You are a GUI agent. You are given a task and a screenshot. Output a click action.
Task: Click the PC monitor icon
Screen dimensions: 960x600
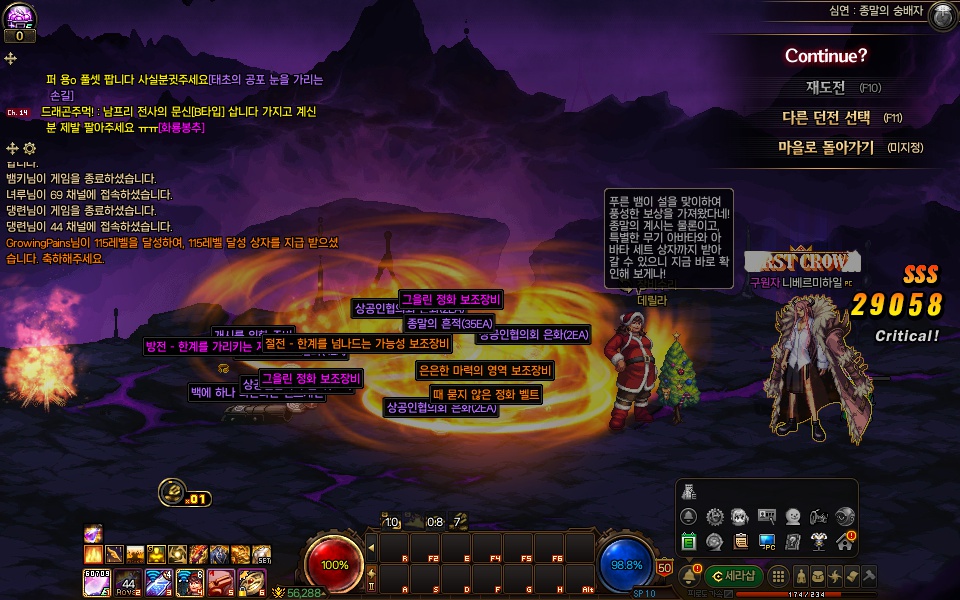(766, 541)
